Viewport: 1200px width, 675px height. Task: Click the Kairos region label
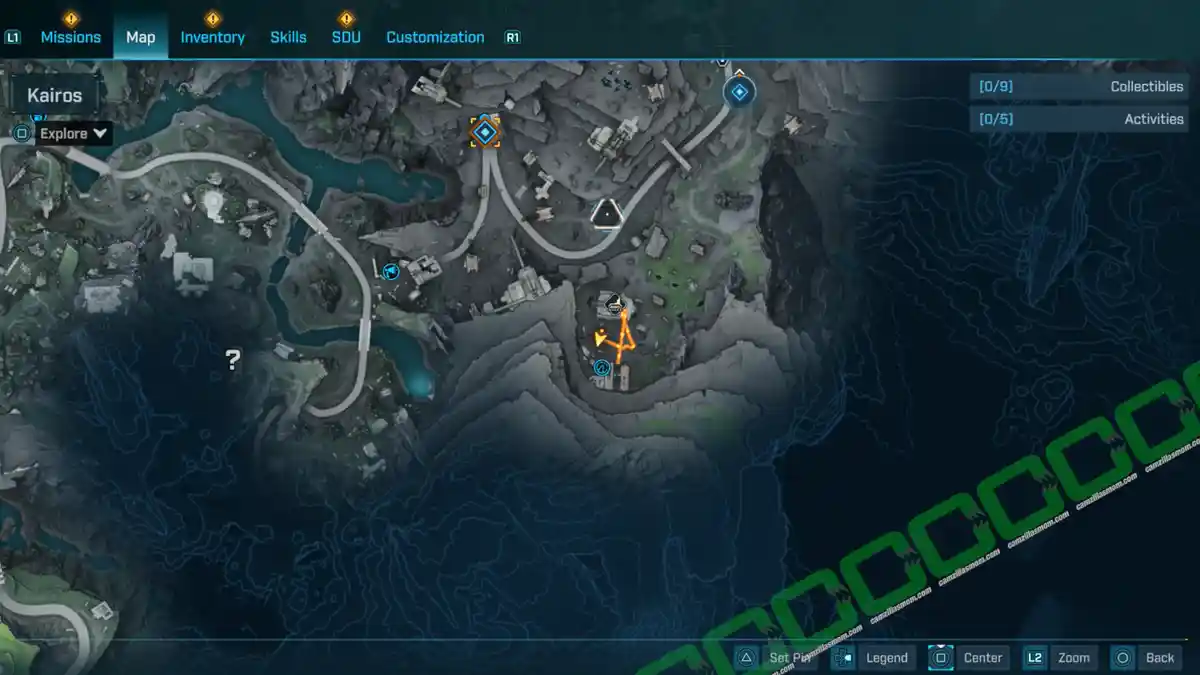[55, 97]
